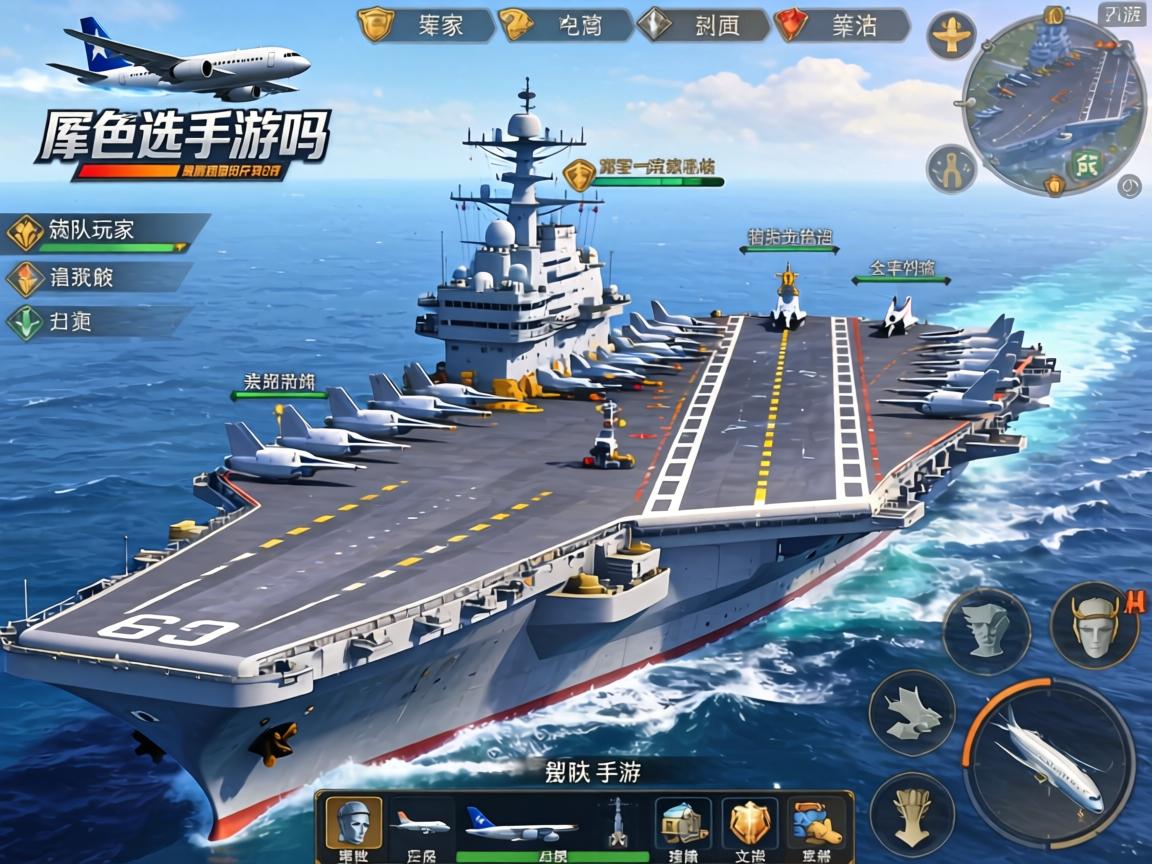
Task: Select the helmeted head slot in the bottom bar
Action: point(353,823)
